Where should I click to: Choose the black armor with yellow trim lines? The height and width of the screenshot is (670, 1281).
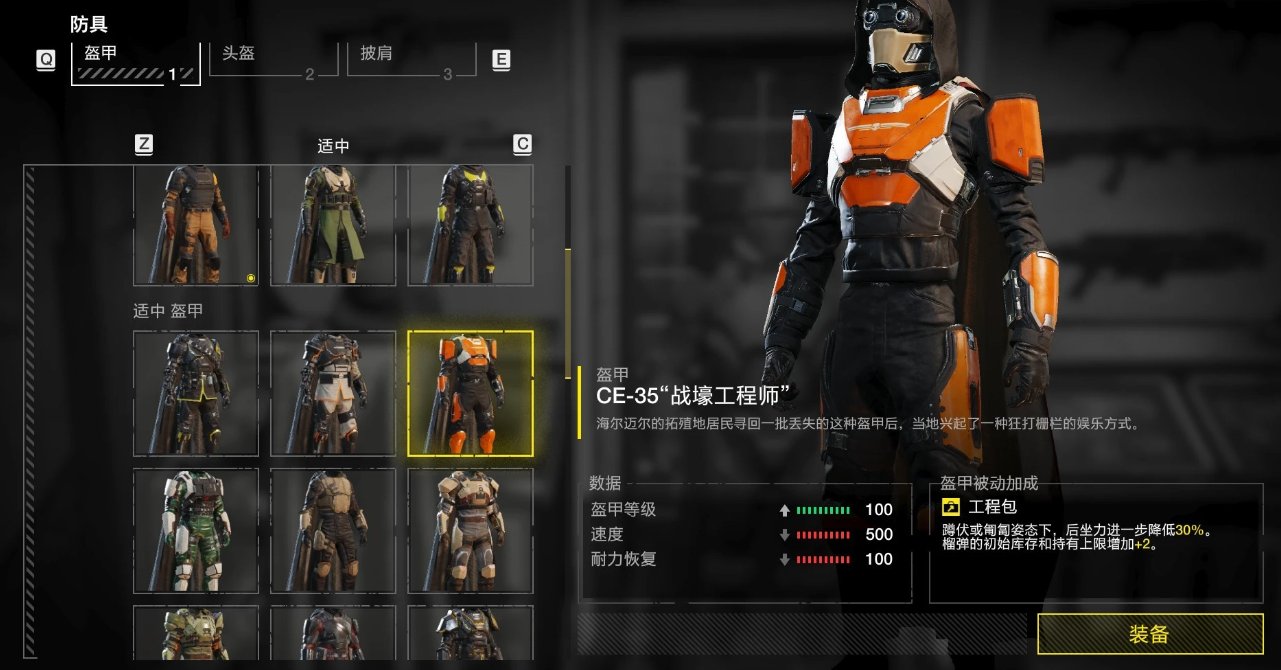point(195,394)
